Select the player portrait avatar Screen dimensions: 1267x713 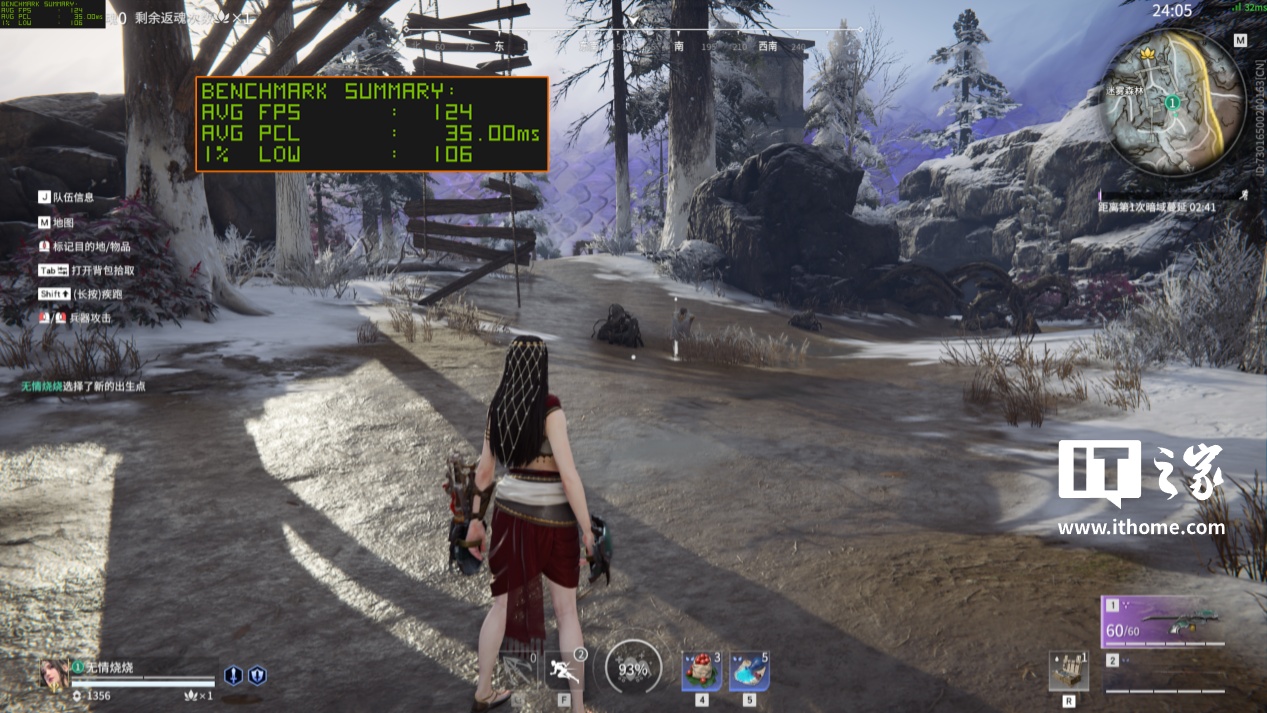click(x=54, y=674)
